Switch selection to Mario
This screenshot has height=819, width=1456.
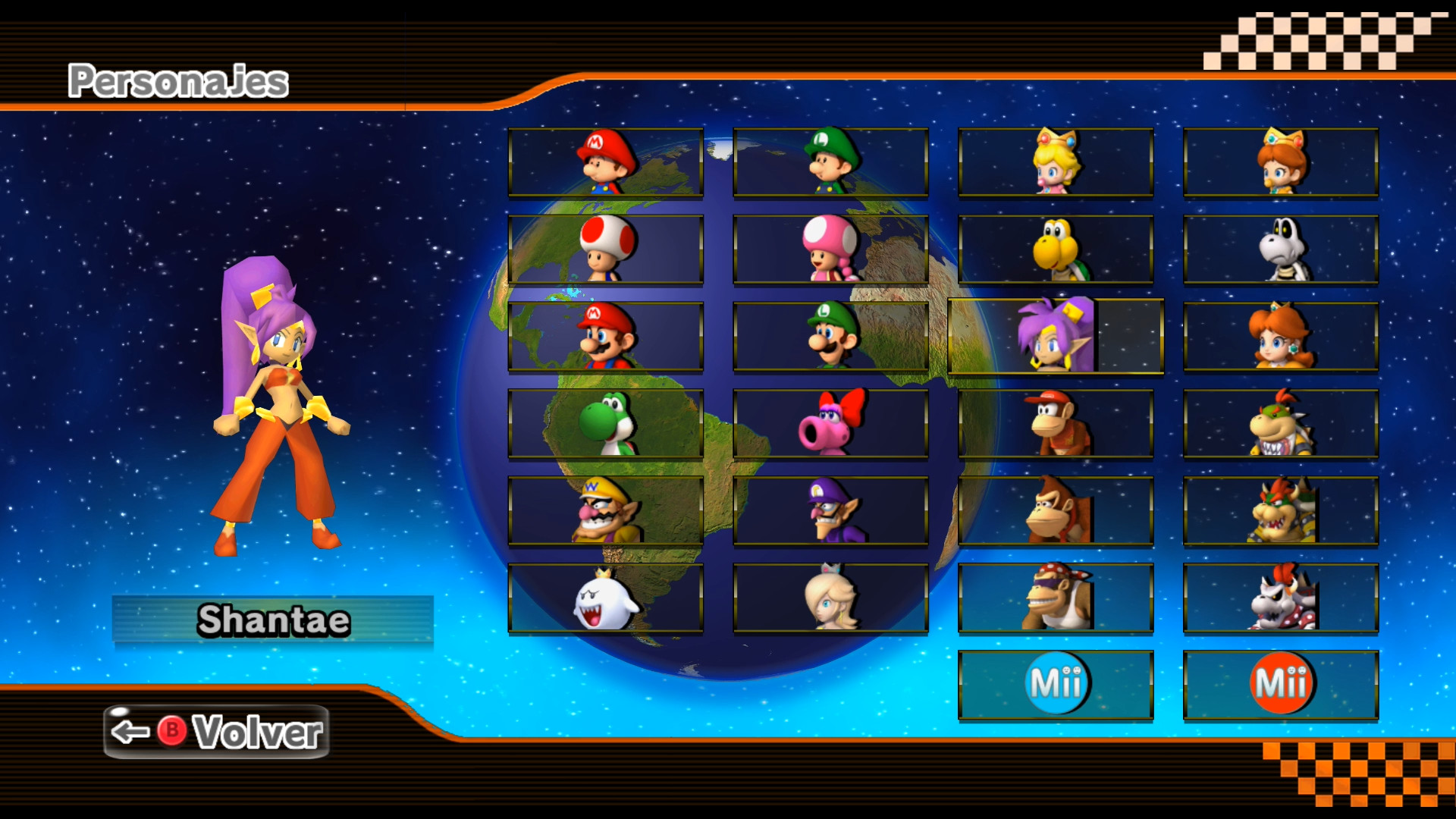(604, 336)
